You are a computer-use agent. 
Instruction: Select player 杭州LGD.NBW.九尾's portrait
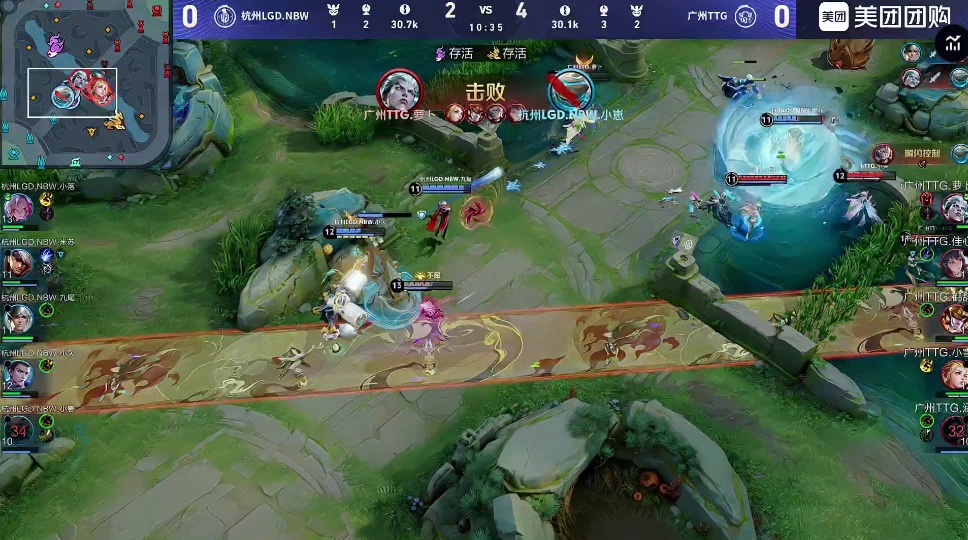point(20,319)
